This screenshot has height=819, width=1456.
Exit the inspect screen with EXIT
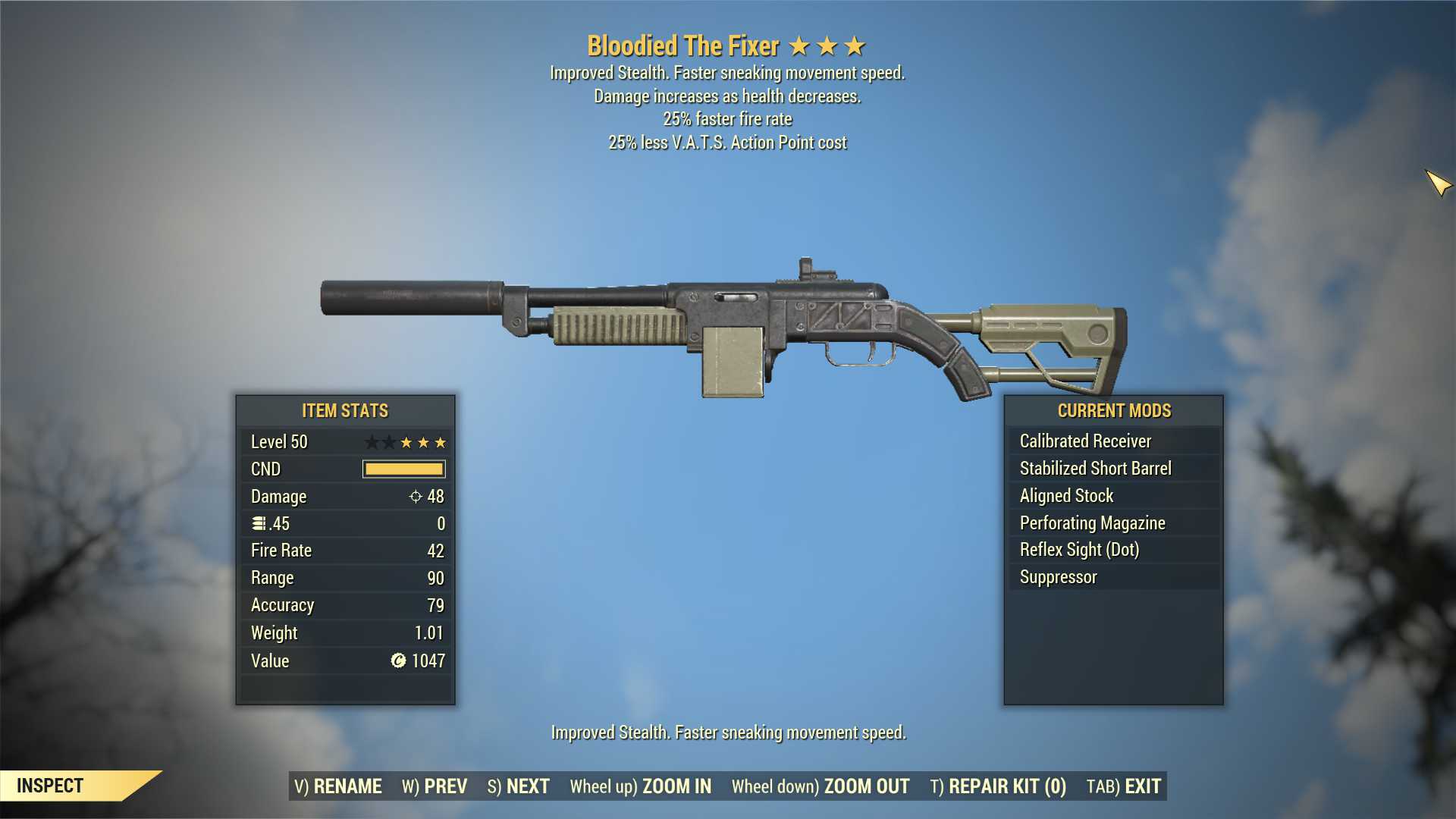coord(1124,786)
